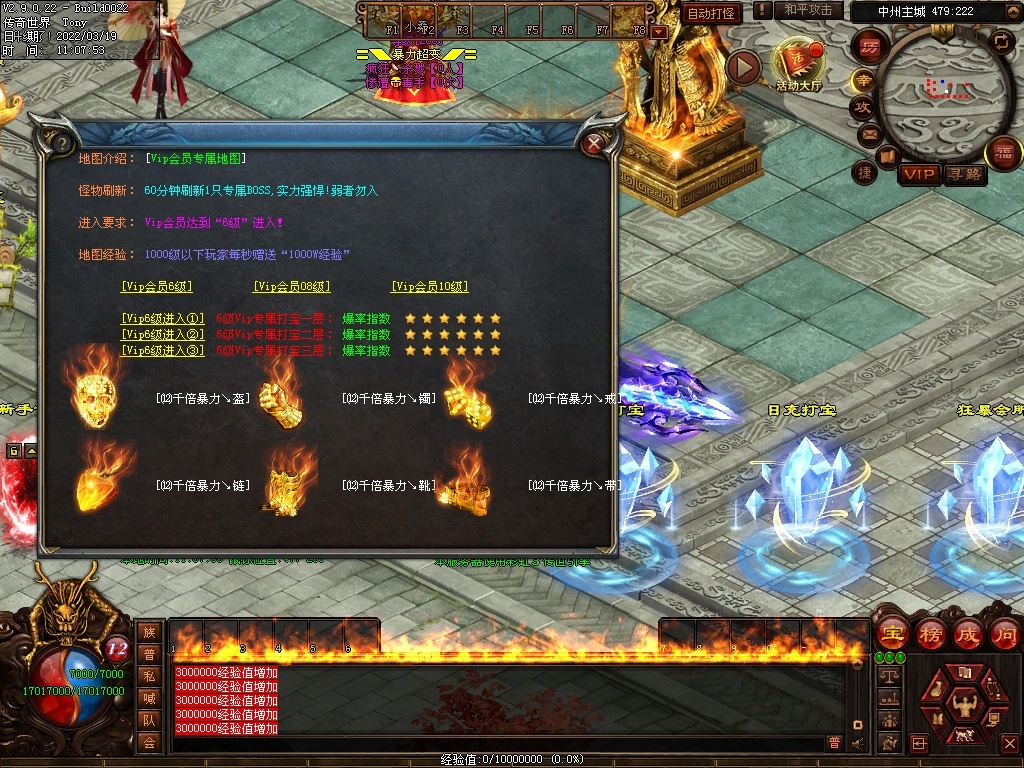The height and width of the screenshot is (768, 1024).
Task: Open the mail envelope icon
Action: click(x=868, y=133)
